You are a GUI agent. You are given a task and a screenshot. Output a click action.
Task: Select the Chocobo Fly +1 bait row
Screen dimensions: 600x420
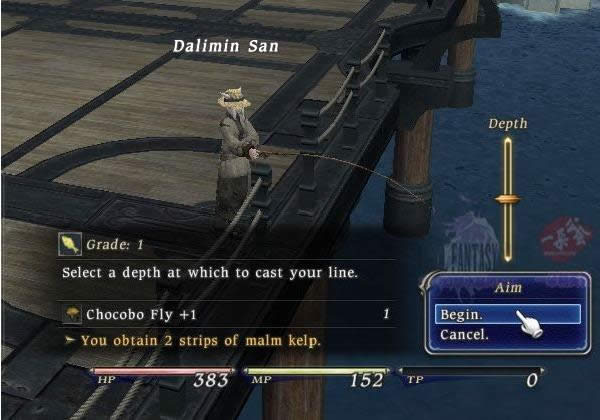tap(225, 314)
